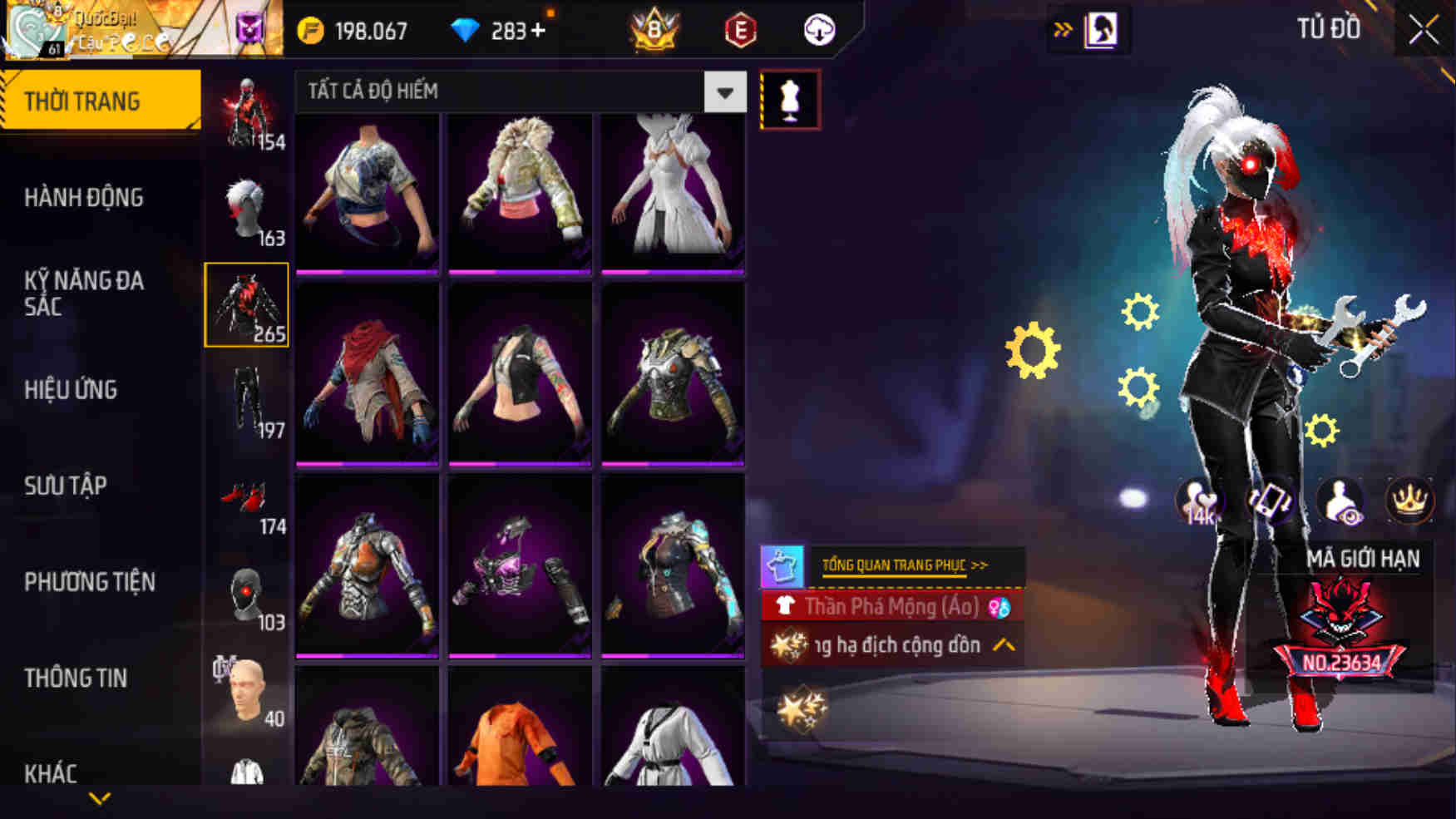Toggle the profile visibility eye icon

click(1341, 500)
